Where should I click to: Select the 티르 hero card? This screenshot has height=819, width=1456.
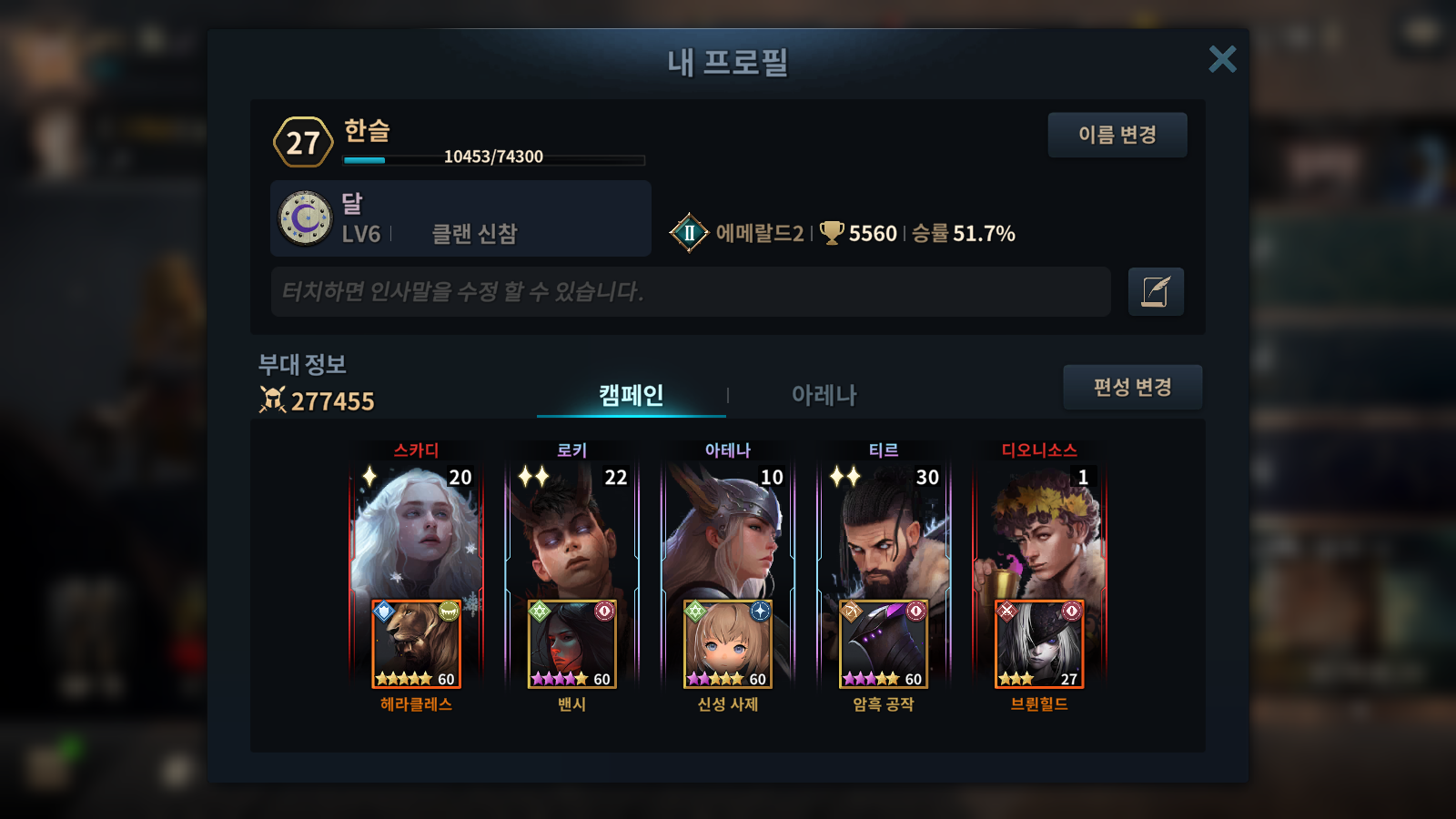tap(883, 532)
